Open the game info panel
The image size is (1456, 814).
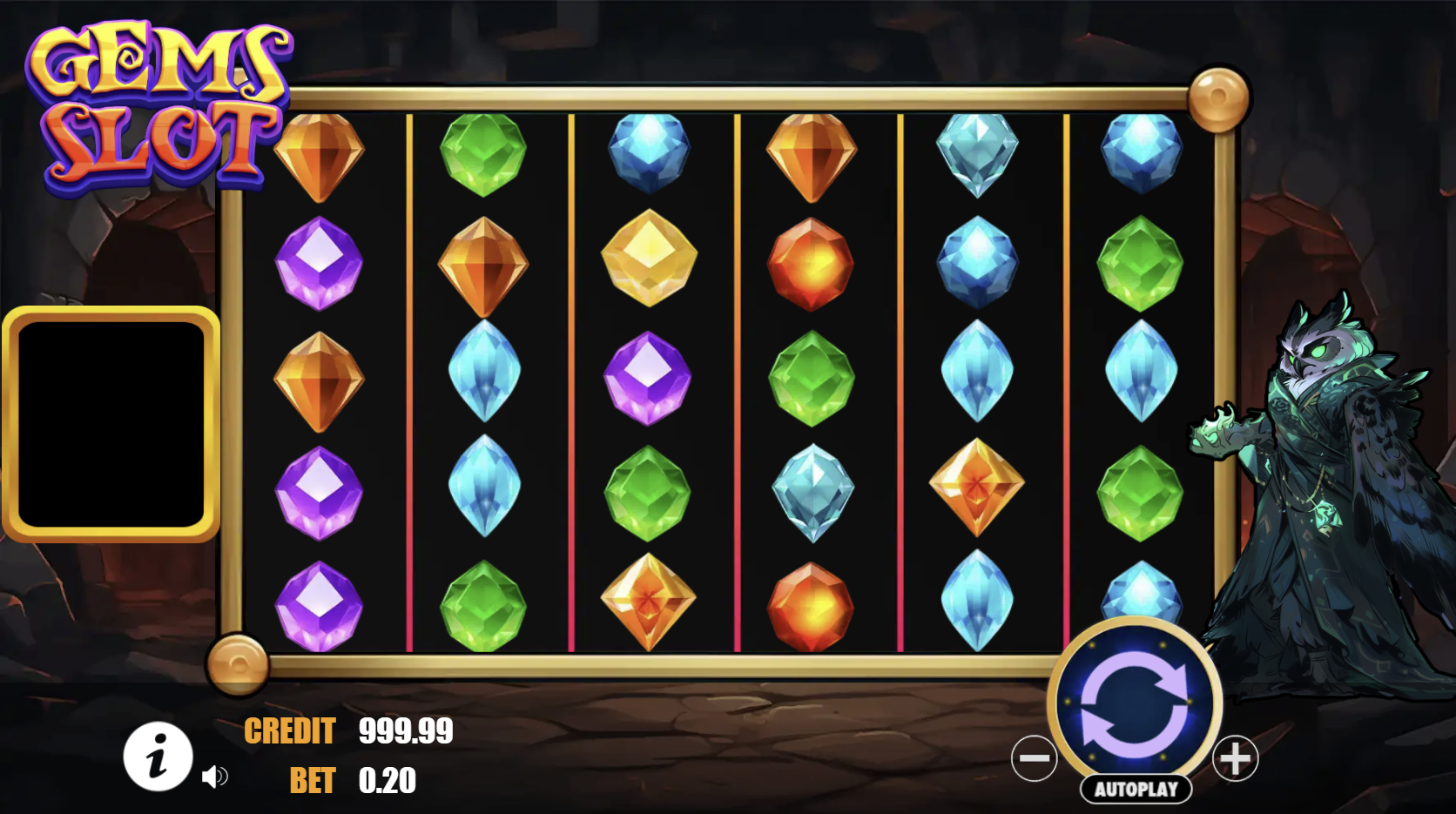(x=158, y=756)
